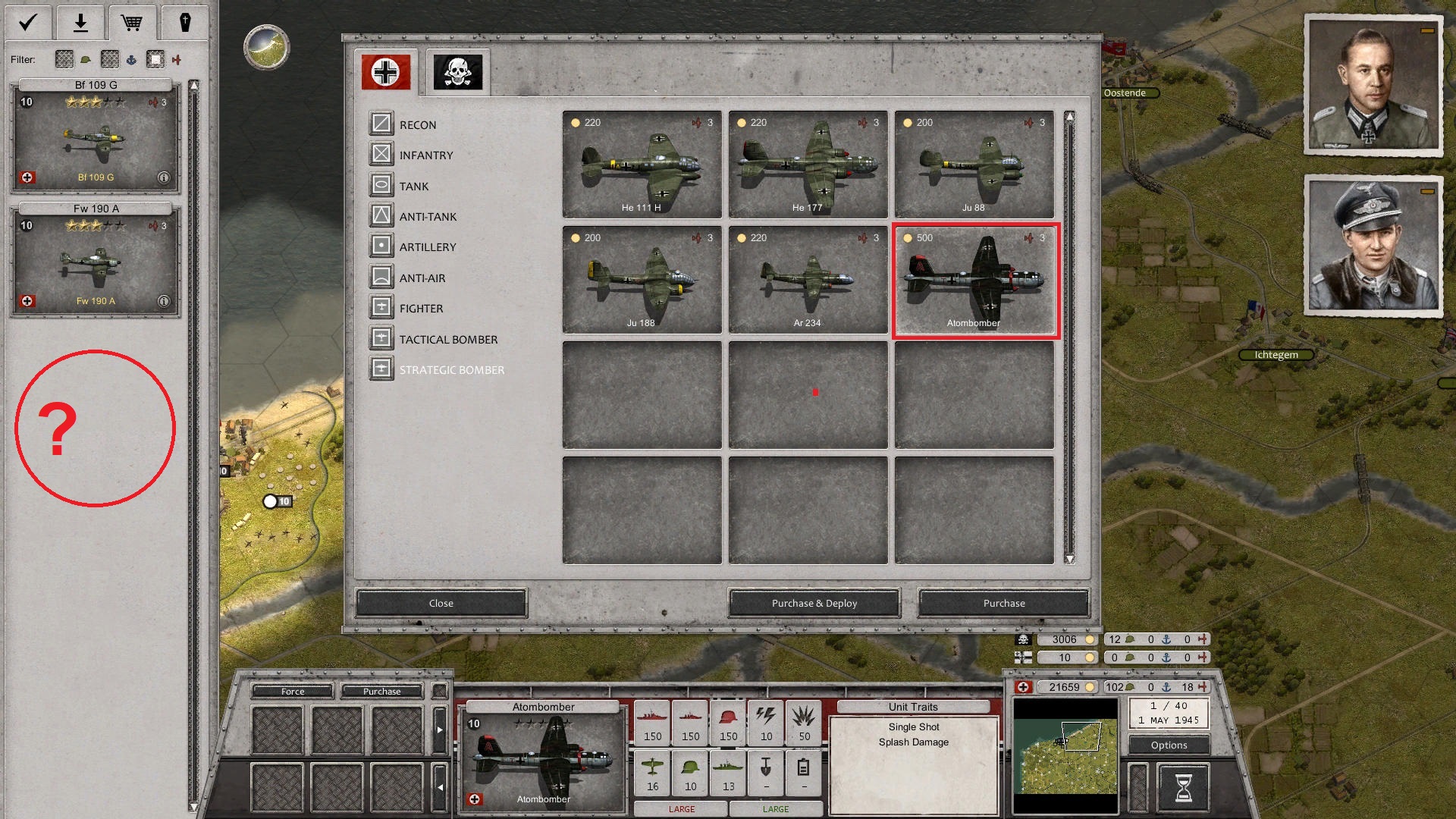
Task: Click the up arrow on the purchase list scrollbar
Action: click(x=1069, y=115)
